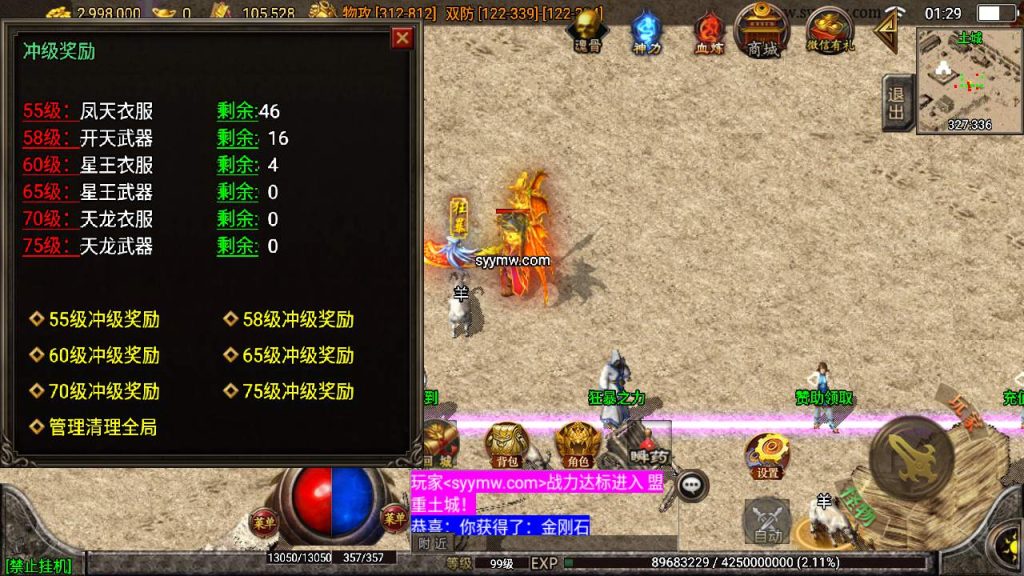Claim the 70级冲级奖励 reward
1024x576 pixels.
pos(103,391)
